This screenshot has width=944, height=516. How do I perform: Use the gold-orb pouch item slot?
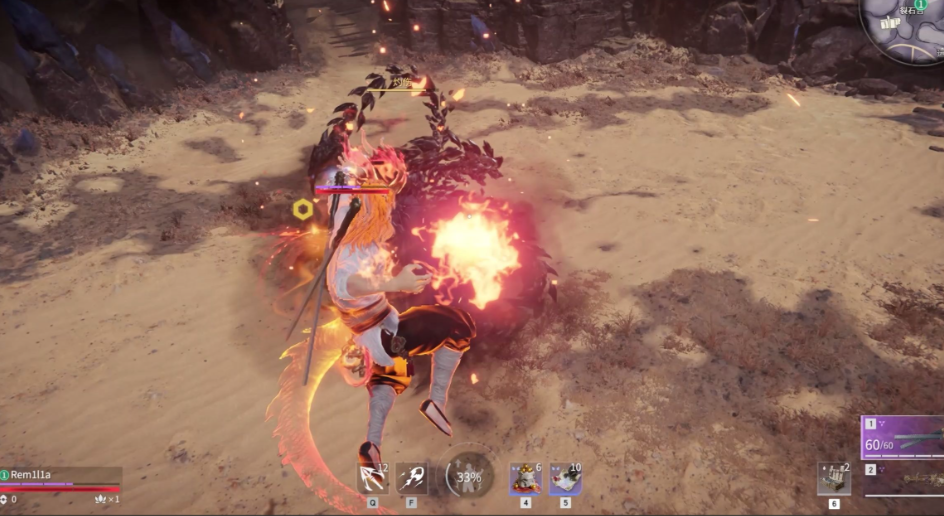coord(525,478)
